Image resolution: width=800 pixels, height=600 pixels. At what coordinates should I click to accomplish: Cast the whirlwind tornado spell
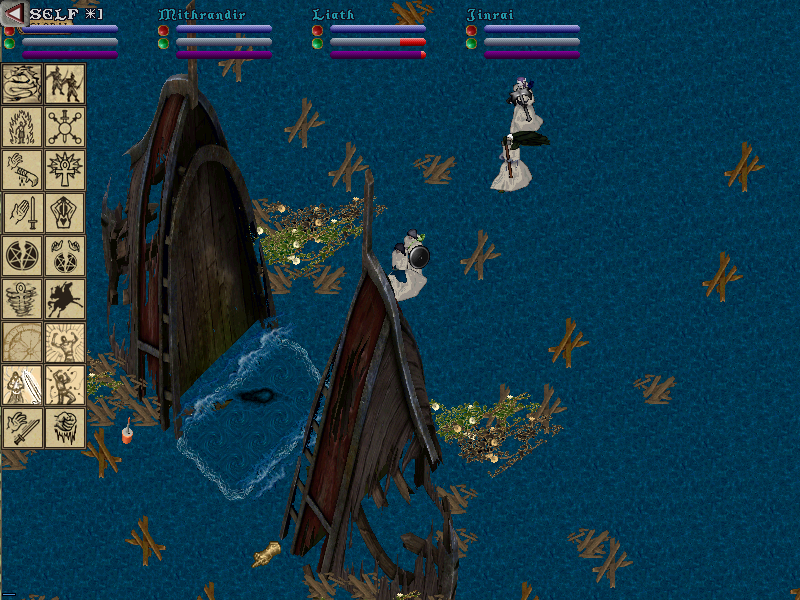click(x=22, y=299)
